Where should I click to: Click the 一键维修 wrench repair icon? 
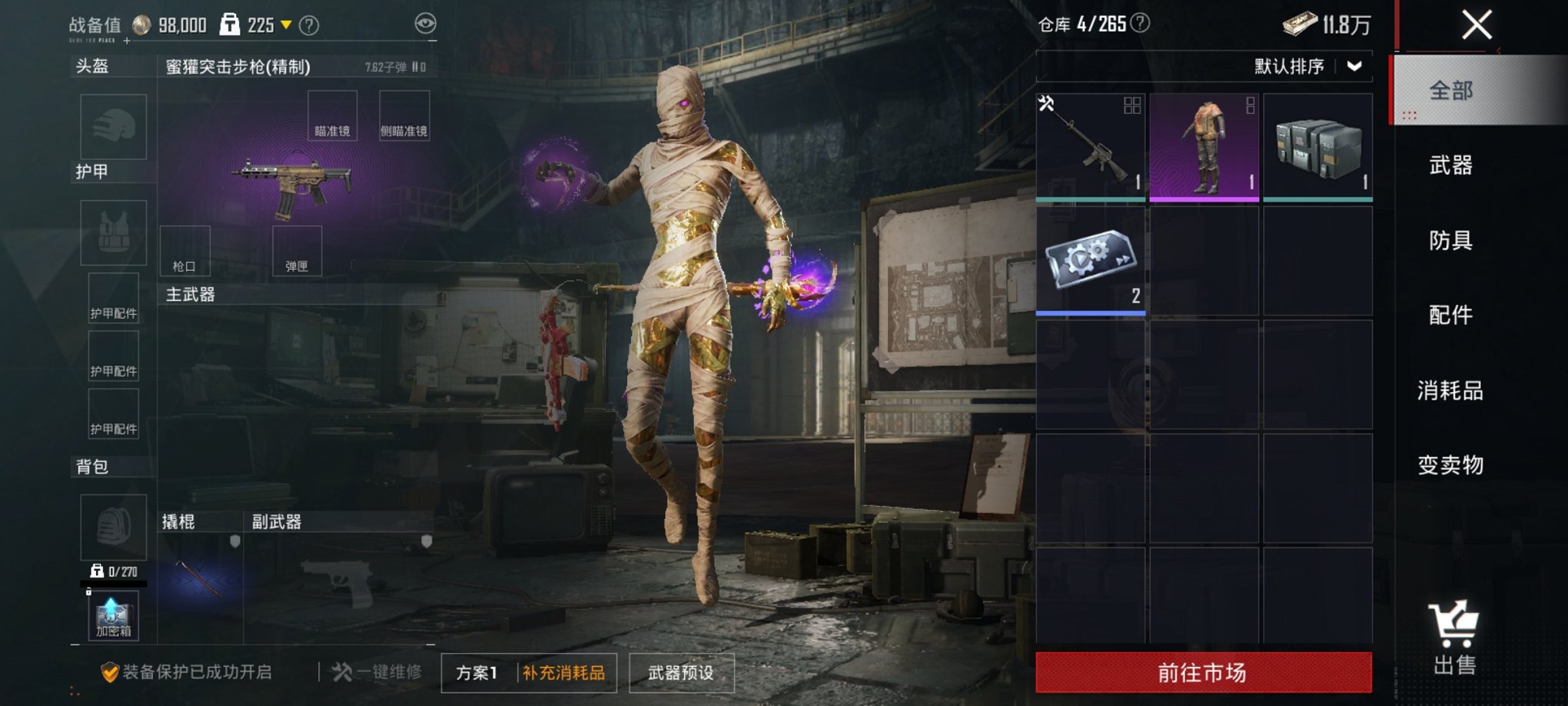click(341, 672)
